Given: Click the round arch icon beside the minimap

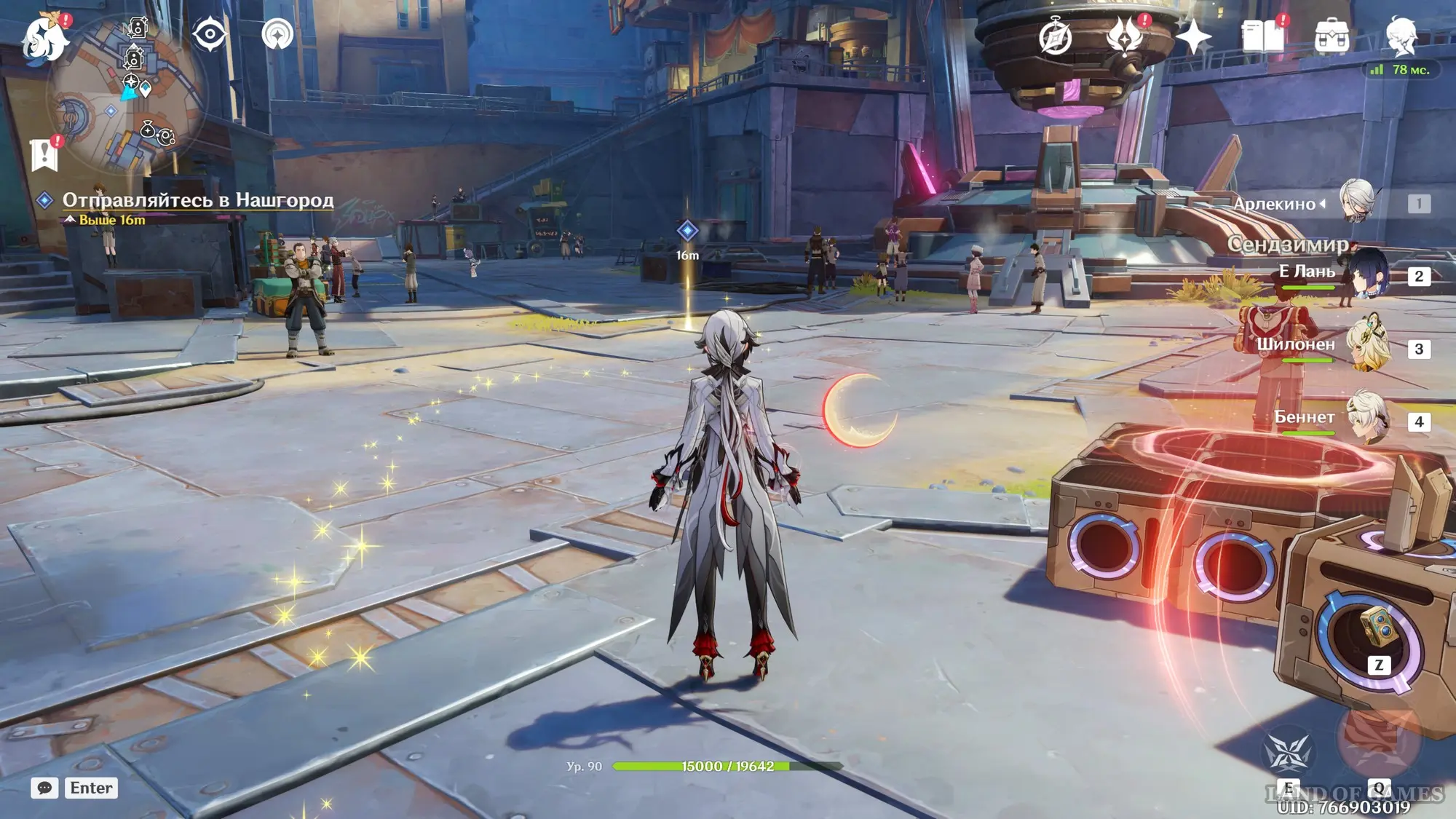Looking at the screenshot, I should [277, 34].
